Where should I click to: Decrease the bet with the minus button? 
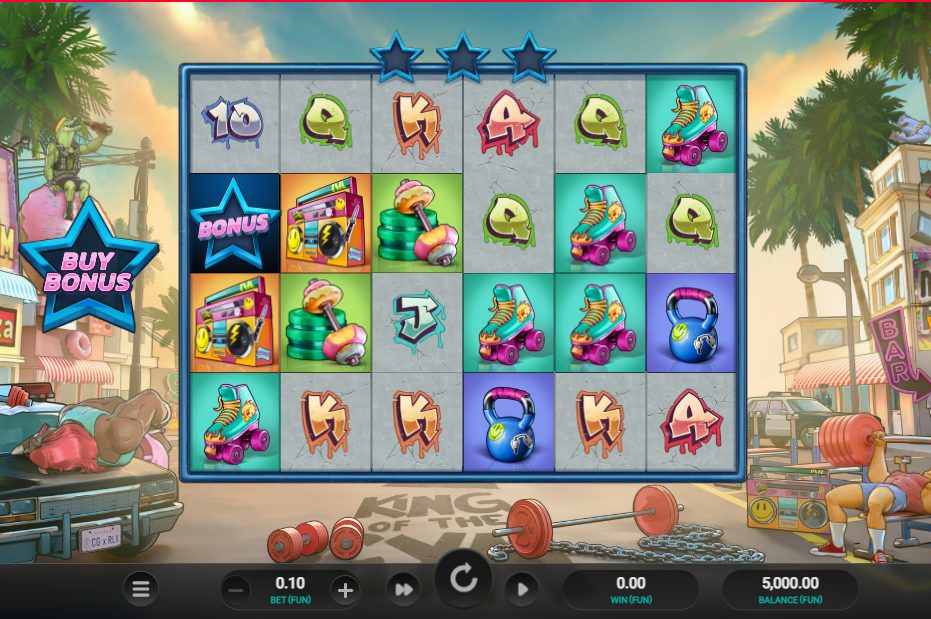coord(237,590)
